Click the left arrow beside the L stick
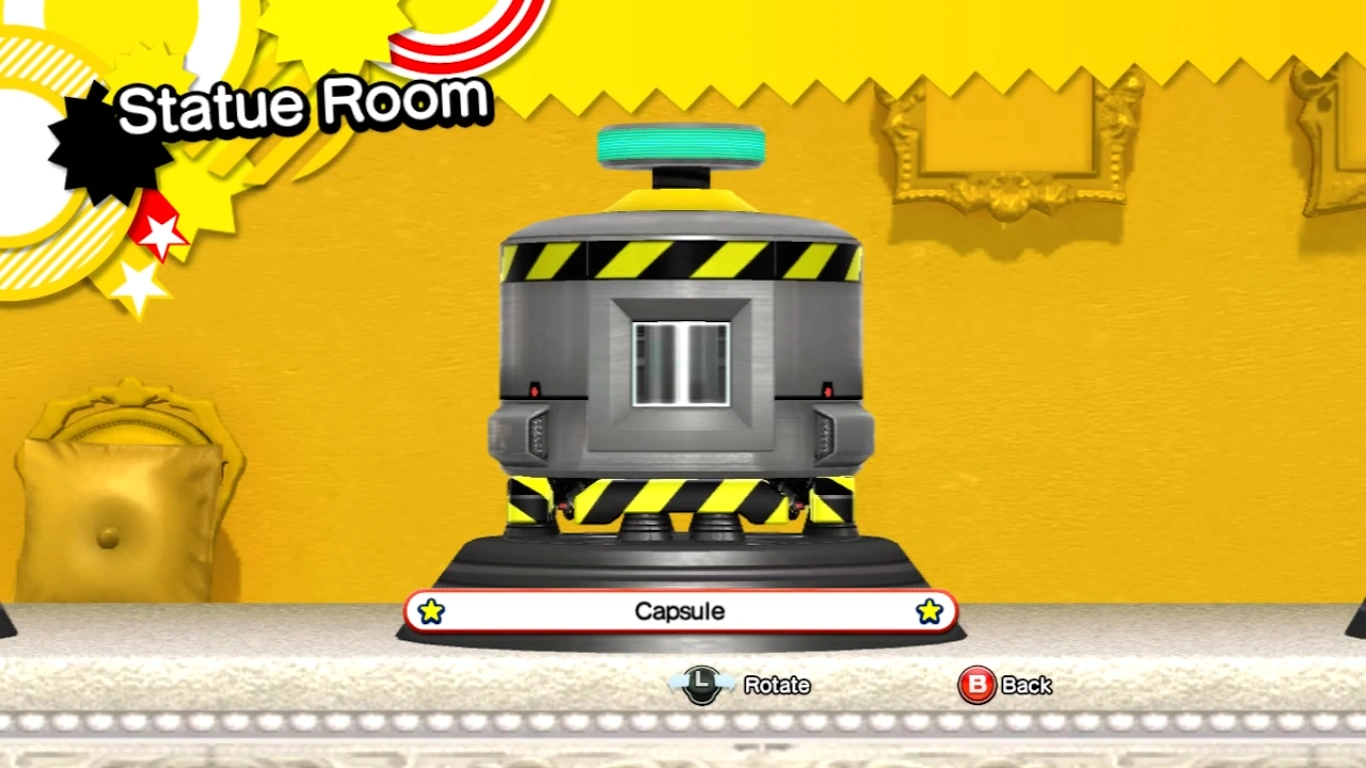Image resolution: width=1366 pixels, height=768 pixels. pos(677,681)
